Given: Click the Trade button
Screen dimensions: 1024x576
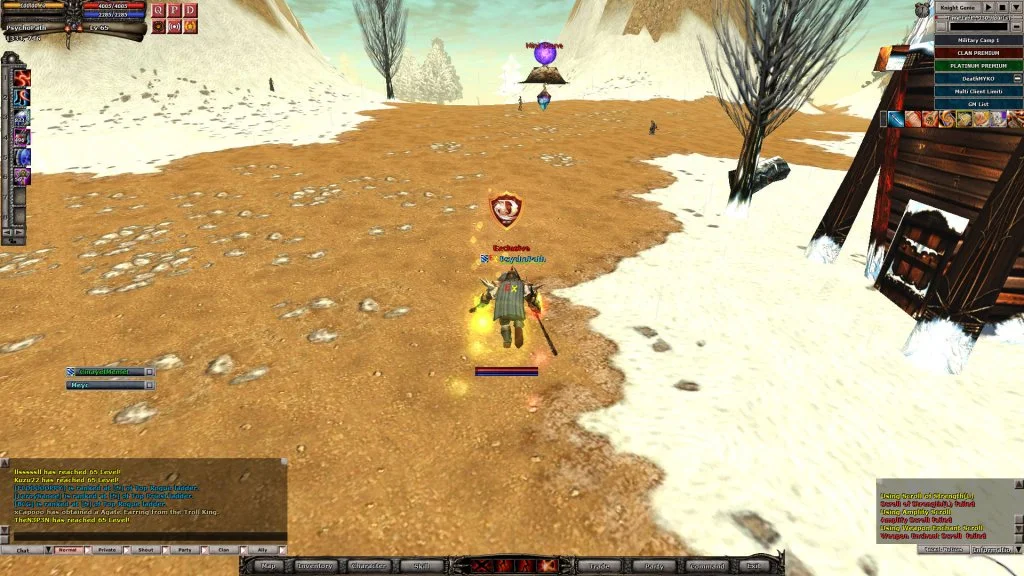Looking at the screenshot, I should click(x=599, y=566).
